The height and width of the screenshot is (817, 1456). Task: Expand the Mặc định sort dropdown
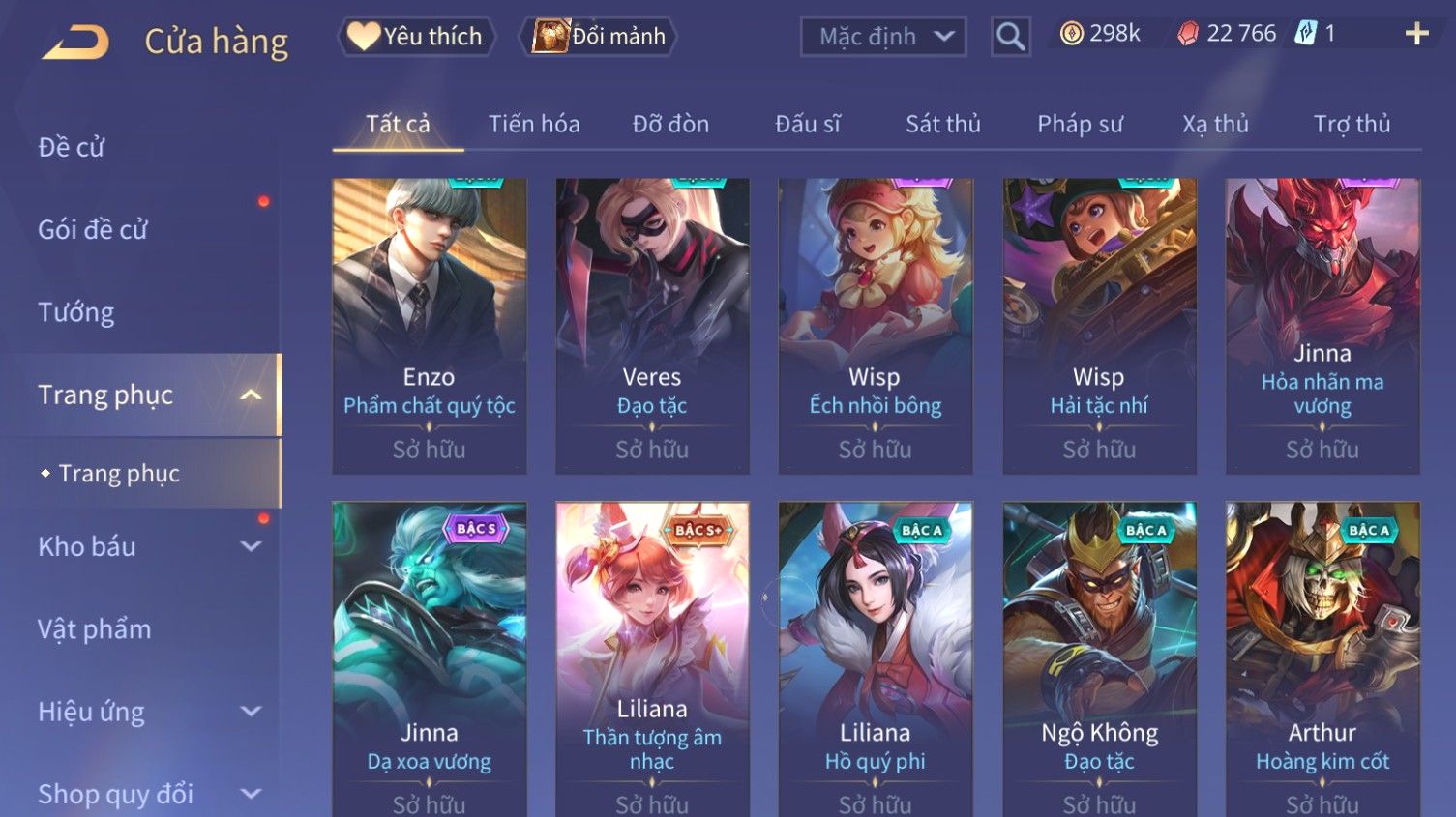(x=882, y=37)
